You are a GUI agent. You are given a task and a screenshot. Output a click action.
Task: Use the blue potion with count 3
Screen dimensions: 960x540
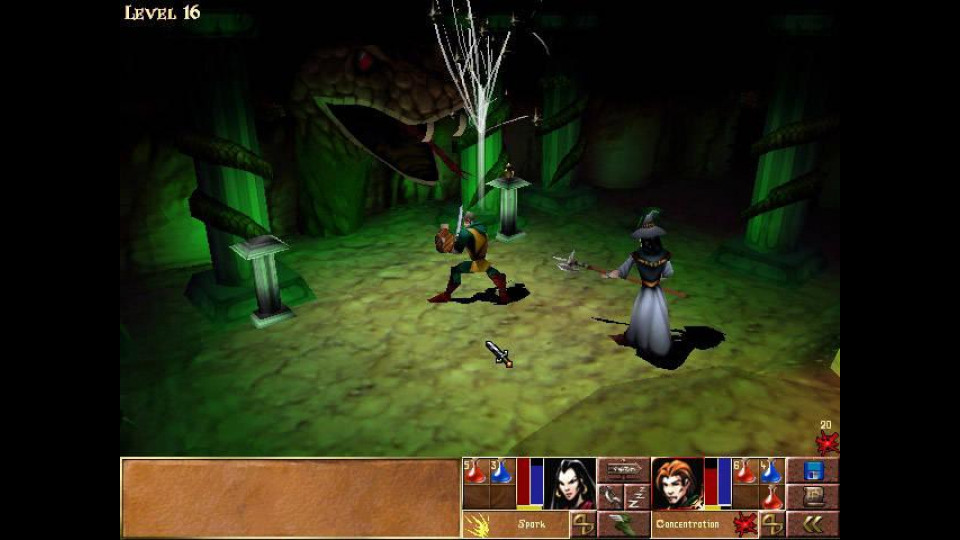click(x=502, y=471)
